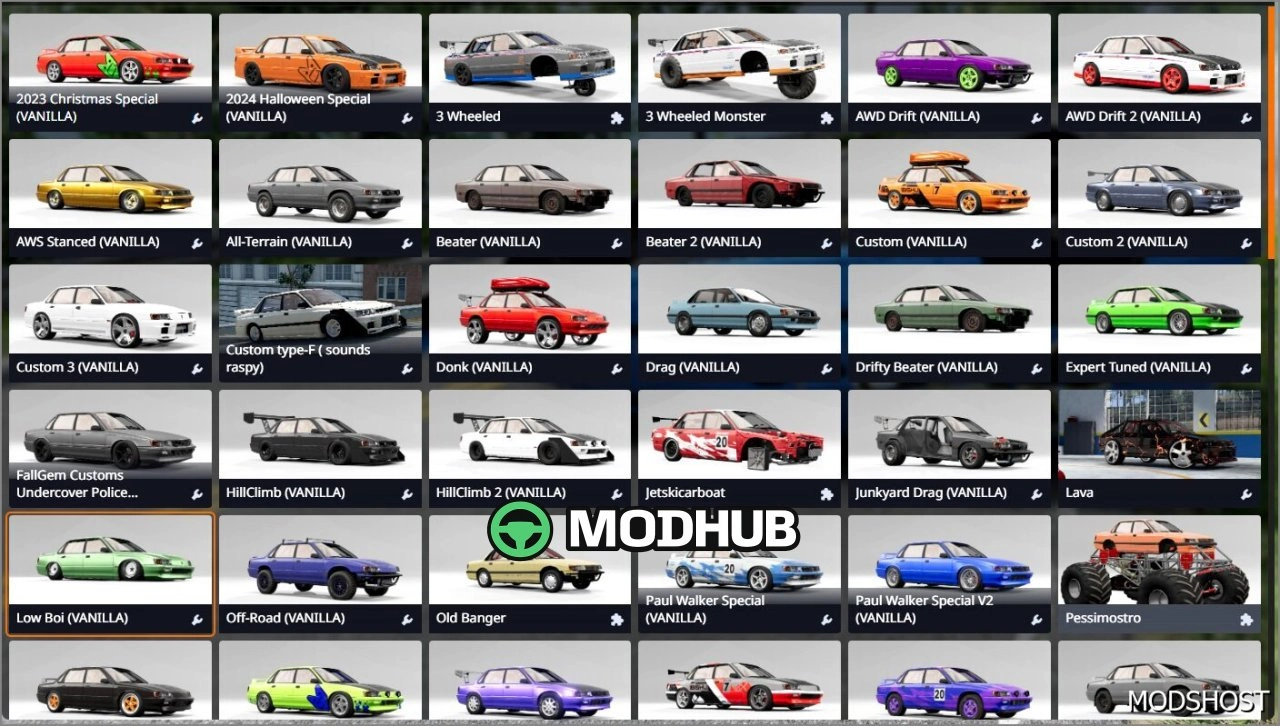Viewport: 1280px width, 726px height.
Task: Select the 2024 Halloween Special configuration
Action: pyautogui.click(x=319, y=60)
